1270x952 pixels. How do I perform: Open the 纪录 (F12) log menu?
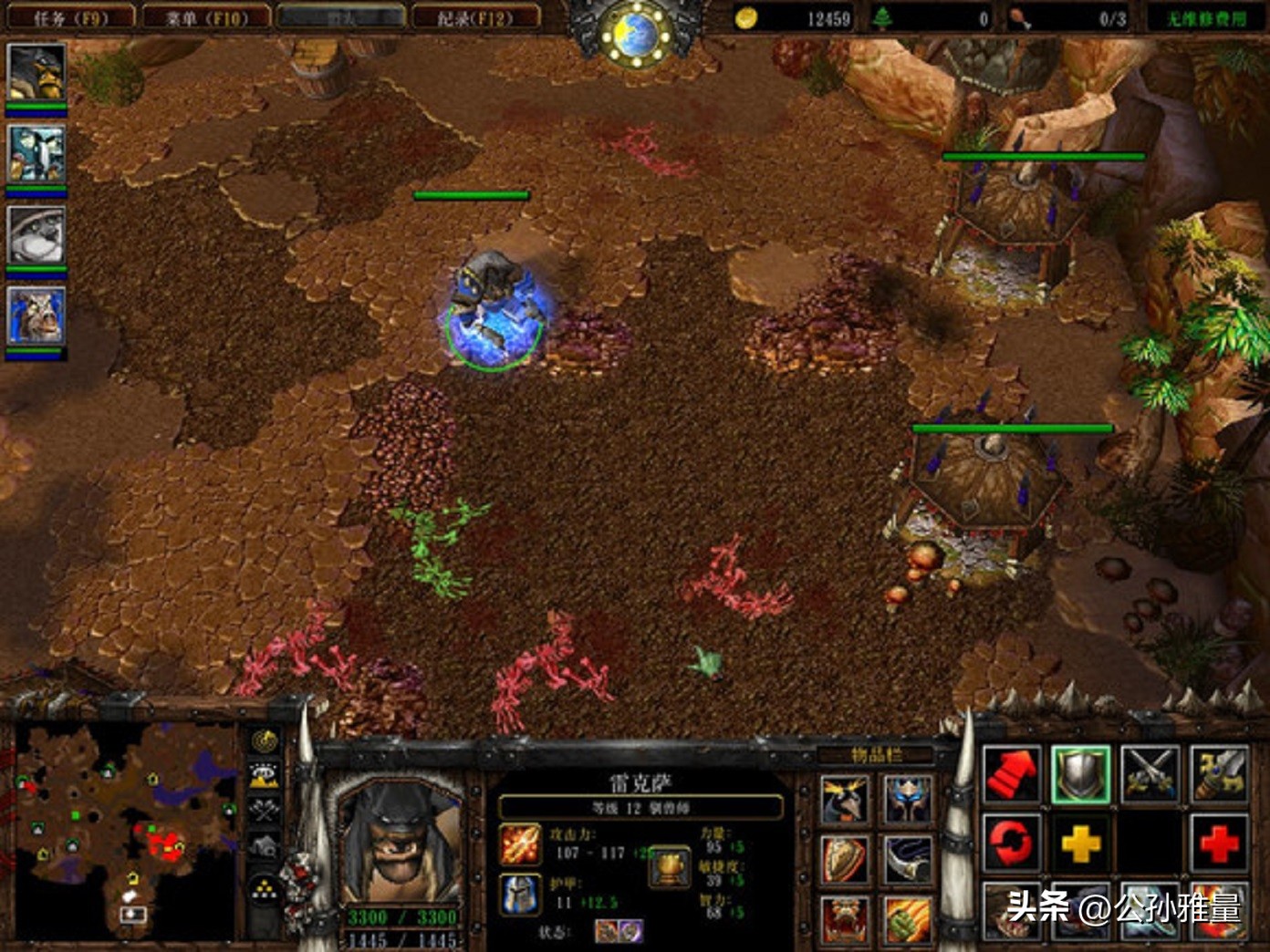[474, 17]
